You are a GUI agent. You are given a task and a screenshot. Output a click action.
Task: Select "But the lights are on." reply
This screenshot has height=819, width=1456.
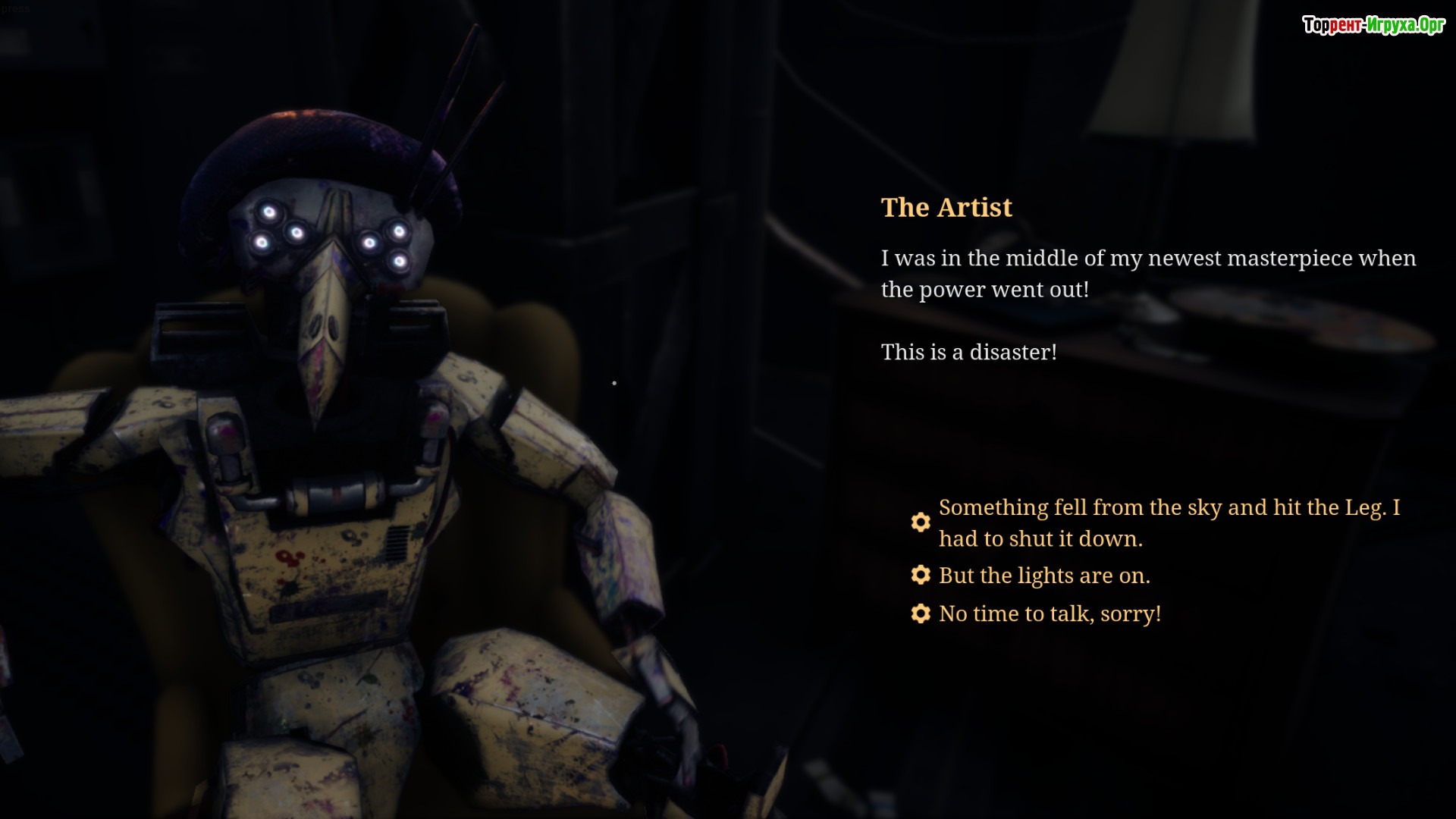click(x=1043, y=576)
